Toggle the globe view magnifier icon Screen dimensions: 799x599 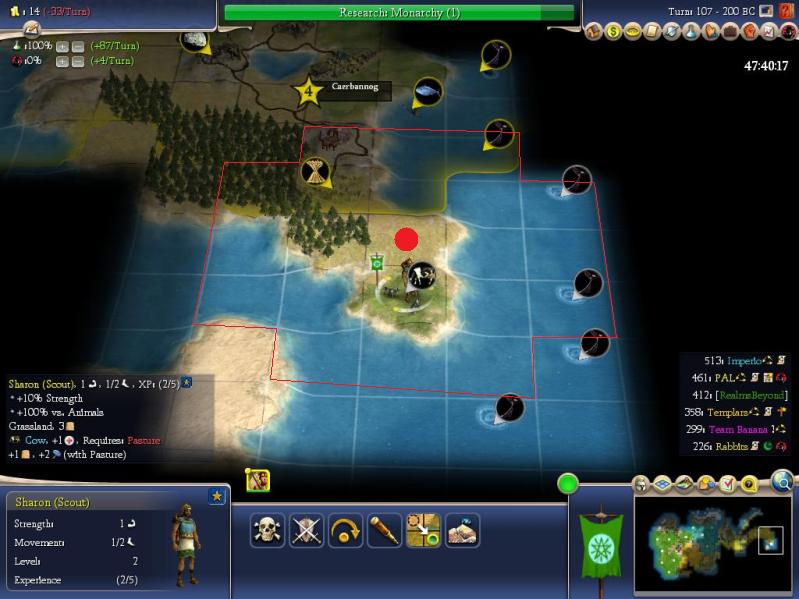tap(782, 483)
